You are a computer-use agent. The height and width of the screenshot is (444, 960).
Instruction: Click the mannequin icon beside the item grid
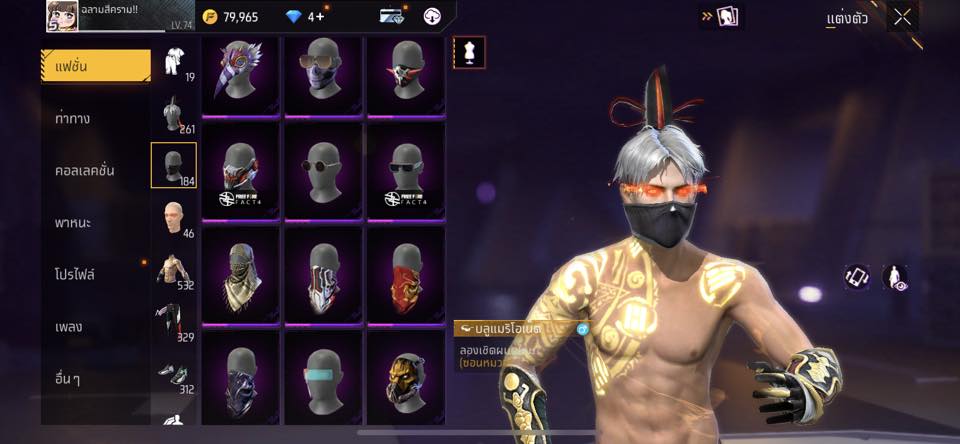[x=468, y=52]
